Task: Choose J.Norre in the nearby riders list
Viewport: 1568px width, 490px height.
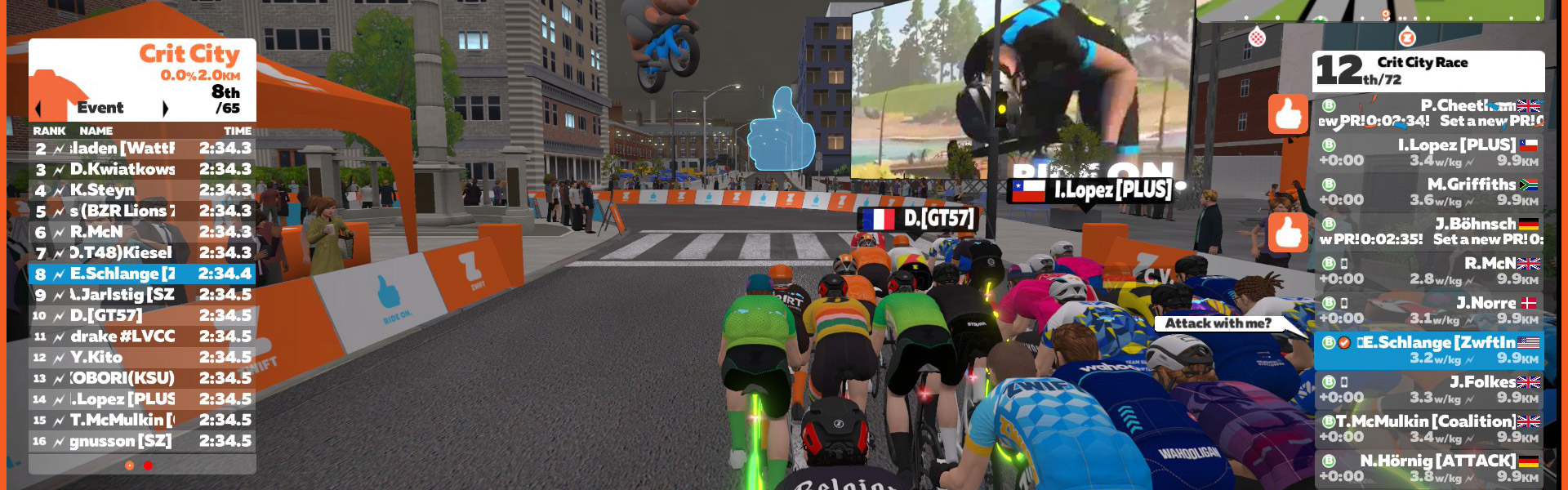Action: pos(1429,310)
